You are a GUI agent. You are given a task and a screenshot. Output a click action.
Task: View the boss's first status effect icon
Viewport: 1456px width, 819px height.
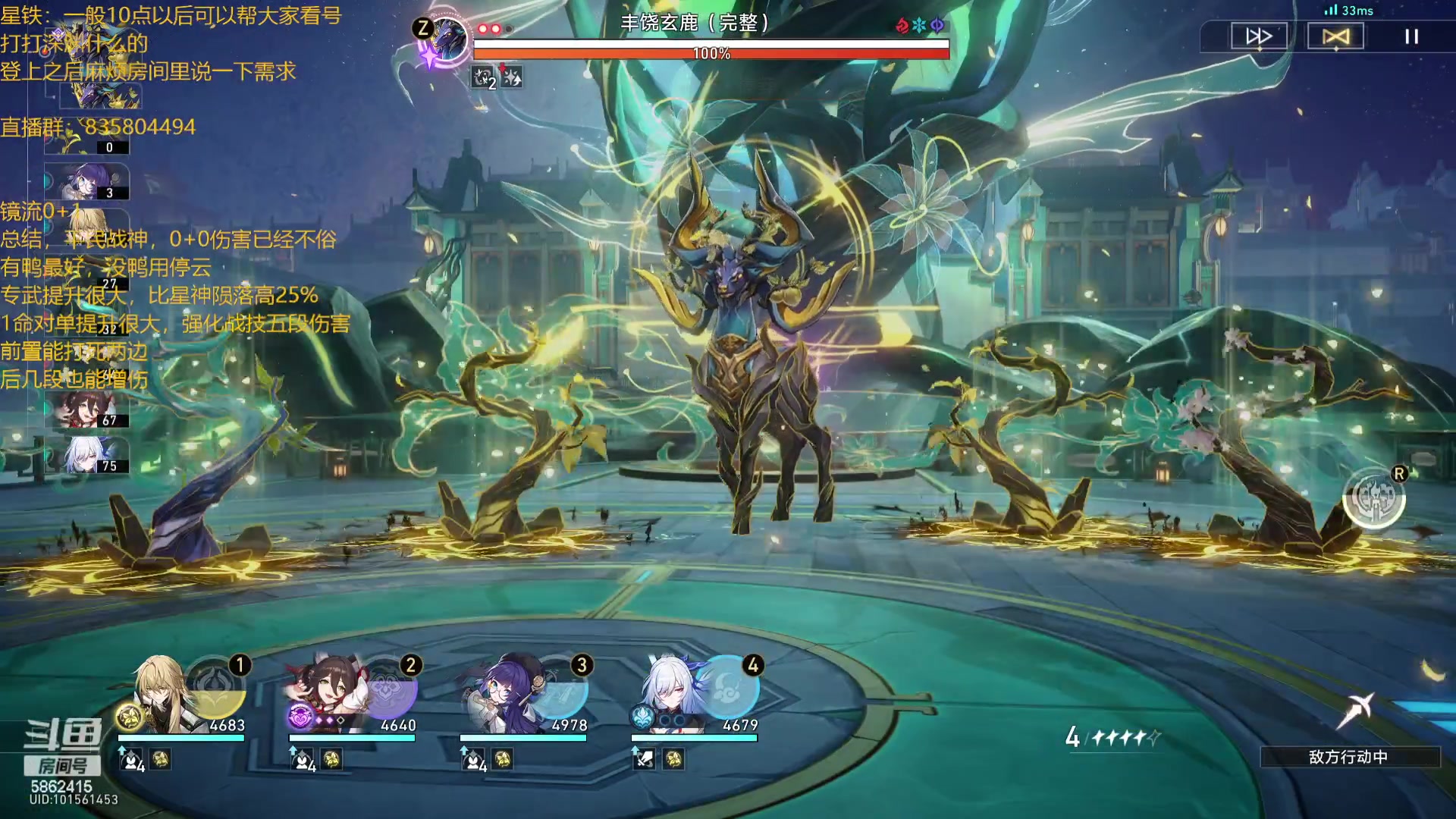[x=483, y=77]
